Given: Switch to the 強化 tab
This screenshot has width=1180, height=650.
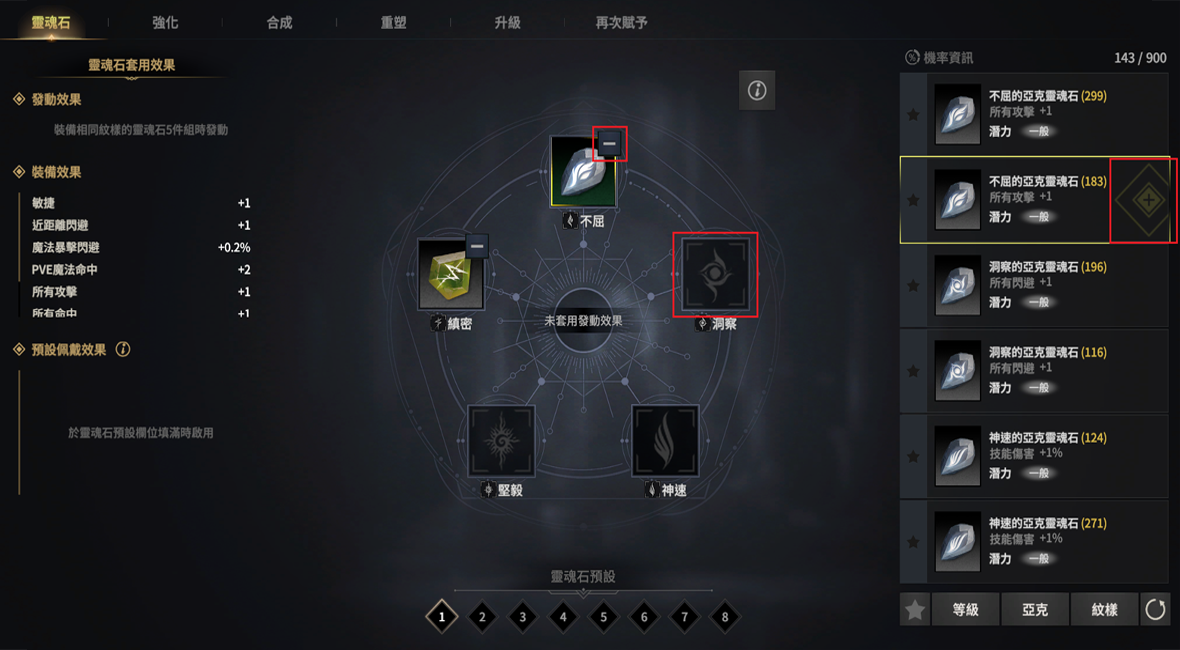Looking at the screenshot, I should coord(165,22).
